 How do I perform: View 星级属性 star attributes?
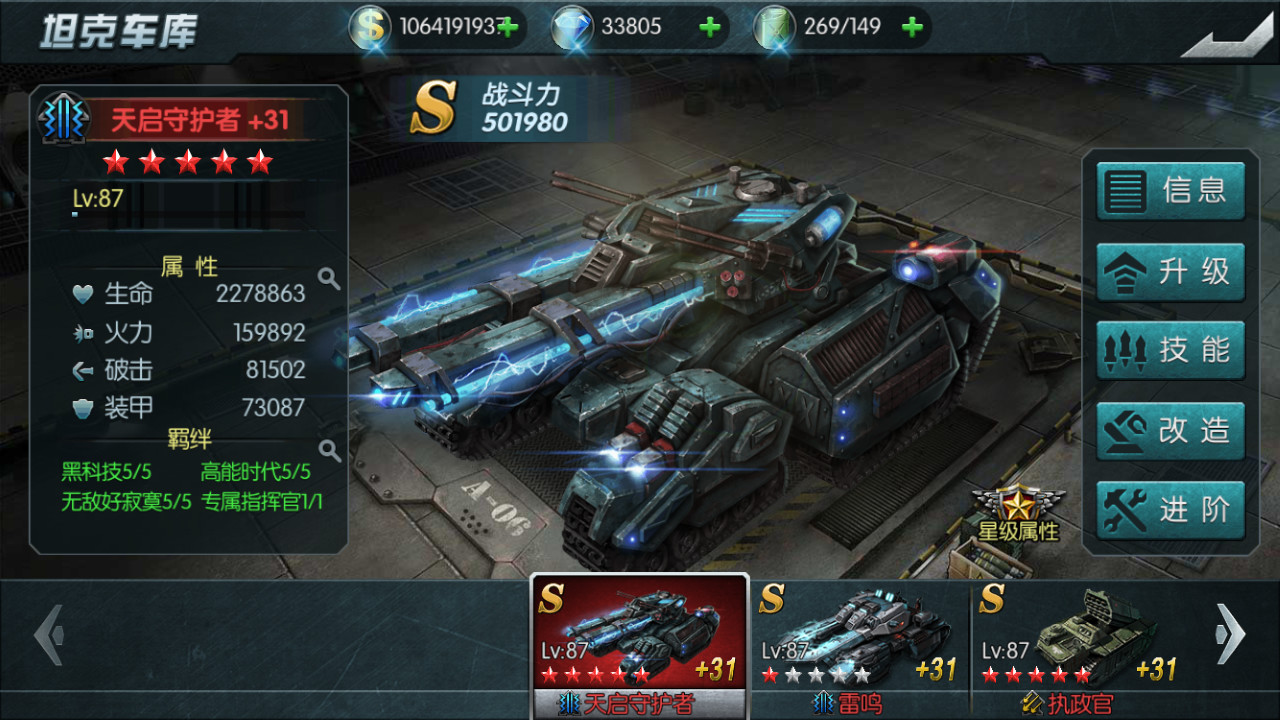coord(1018,514)
